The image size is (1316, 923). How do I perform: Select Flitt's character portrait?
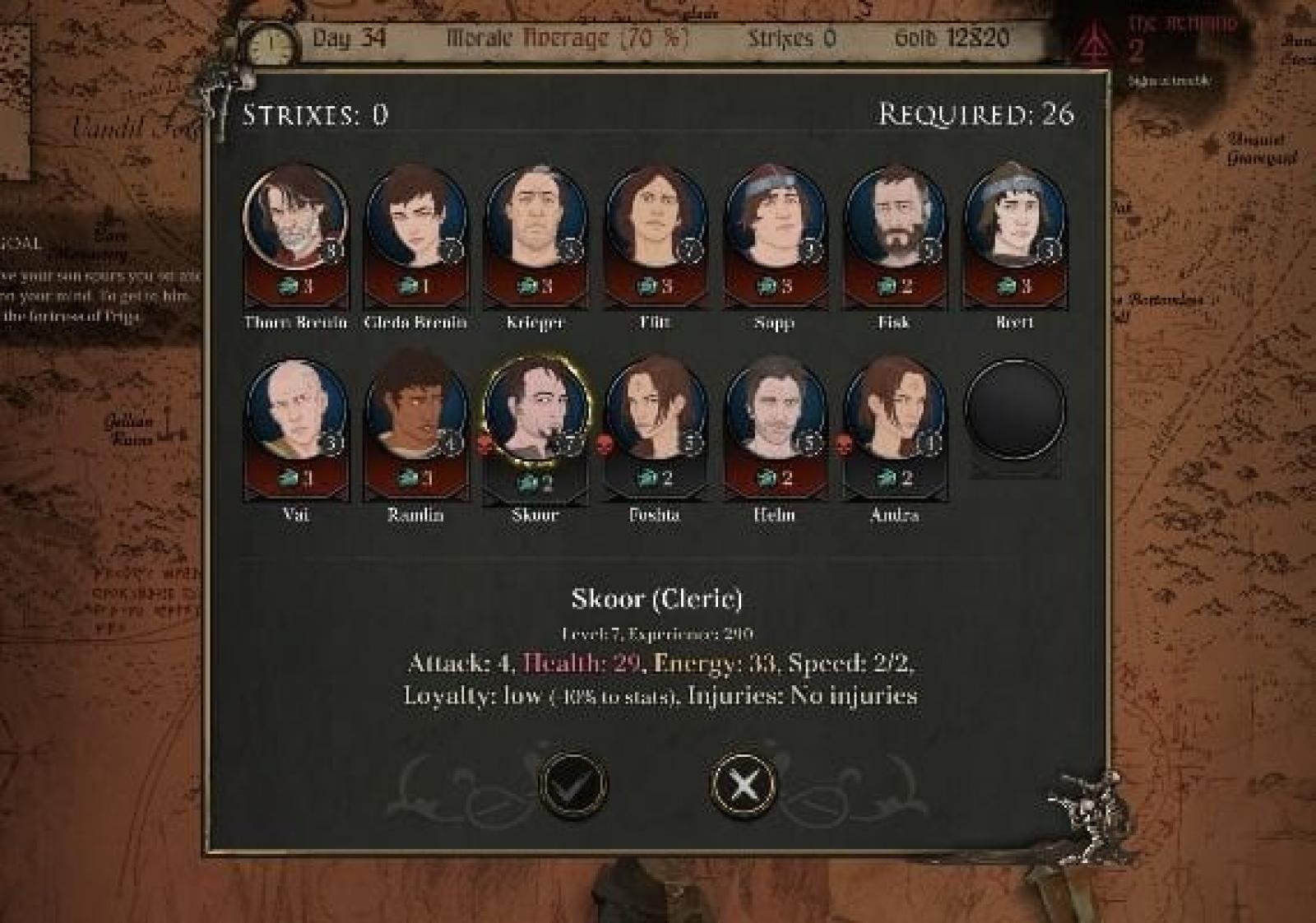[655, 217]
